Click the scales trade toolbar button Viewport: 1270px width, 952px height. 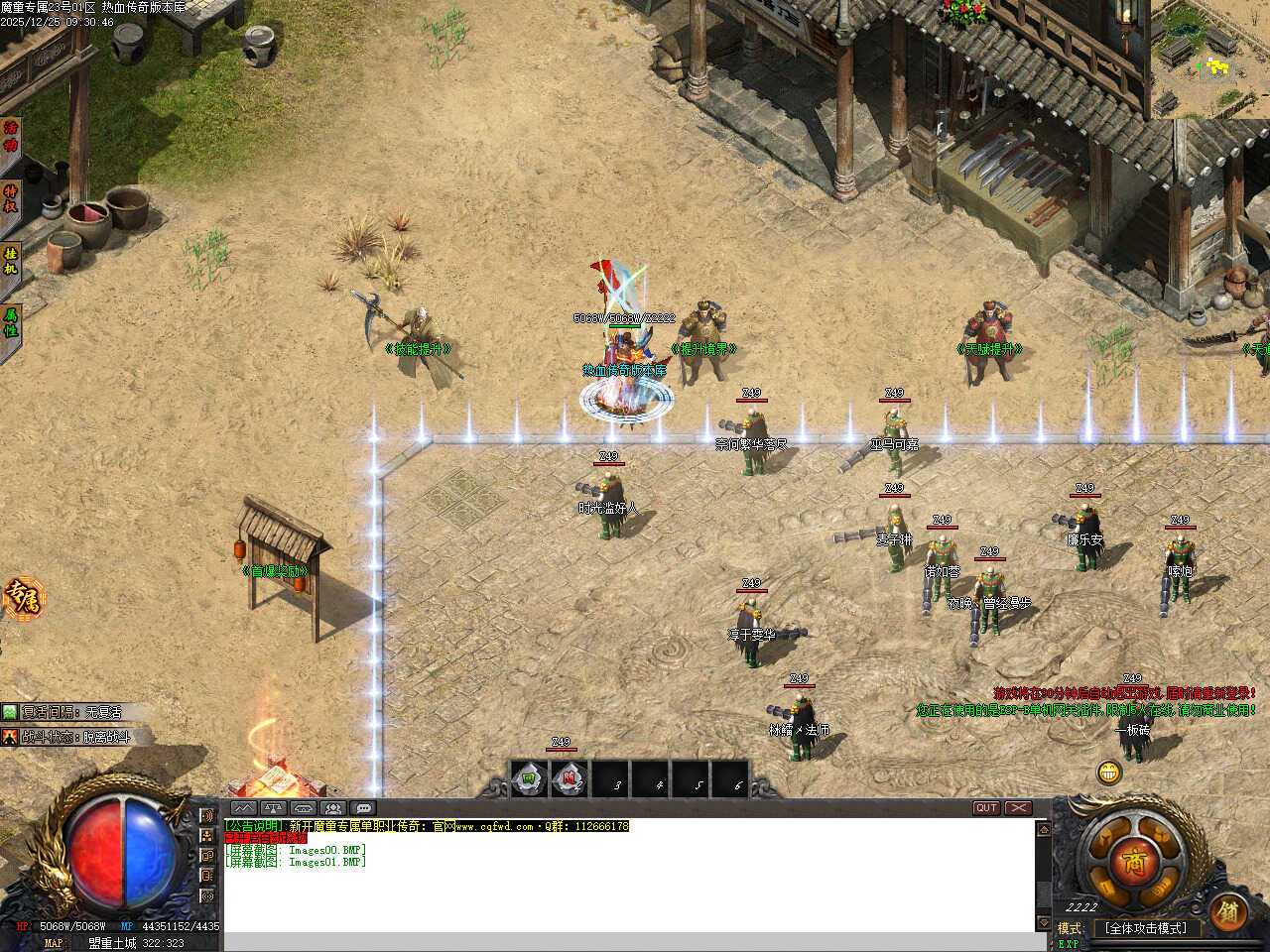coord(274,808)
